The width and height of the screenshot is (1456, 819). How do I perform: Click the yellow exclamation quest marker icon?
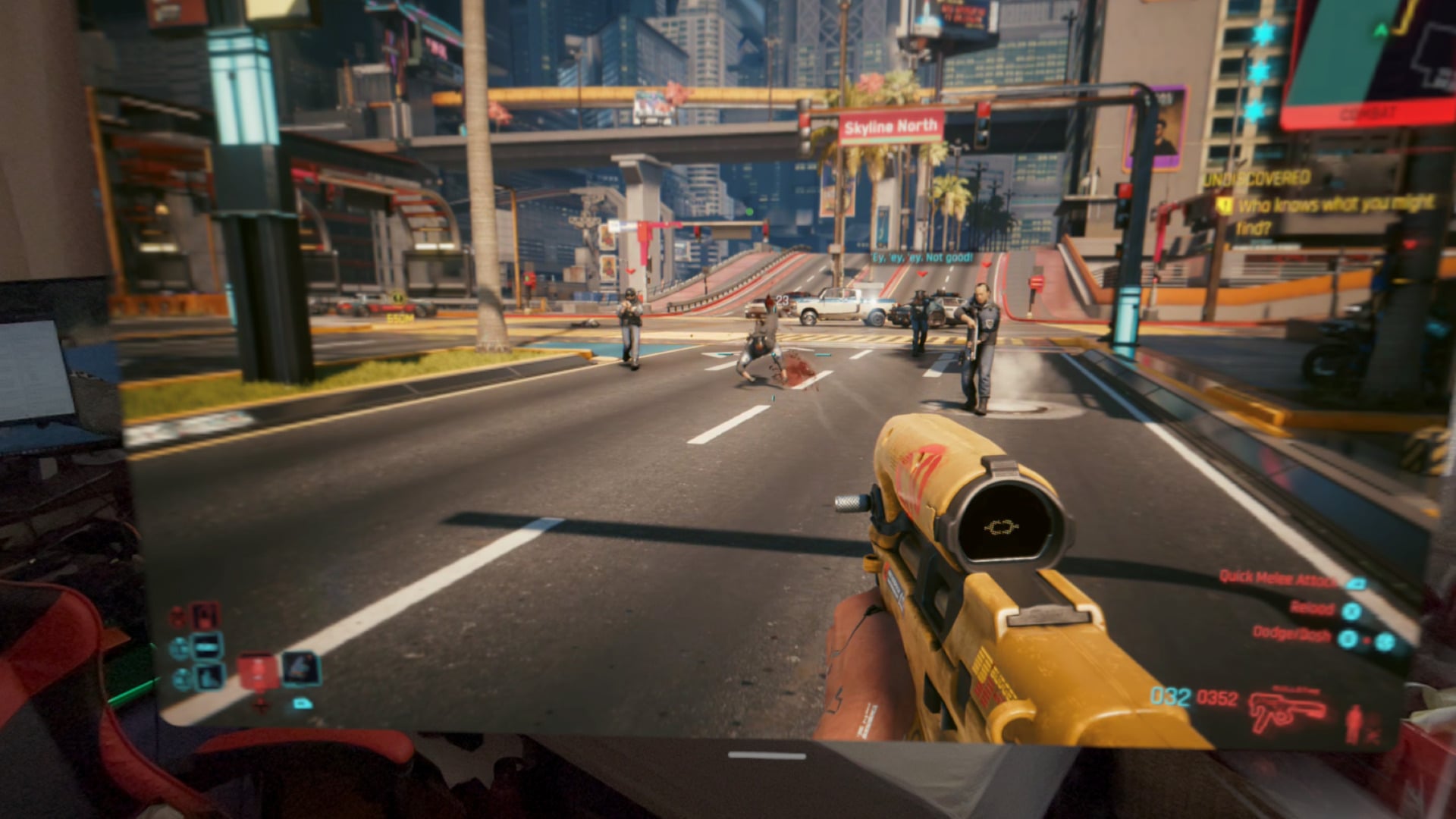(x=1224, y=204)
